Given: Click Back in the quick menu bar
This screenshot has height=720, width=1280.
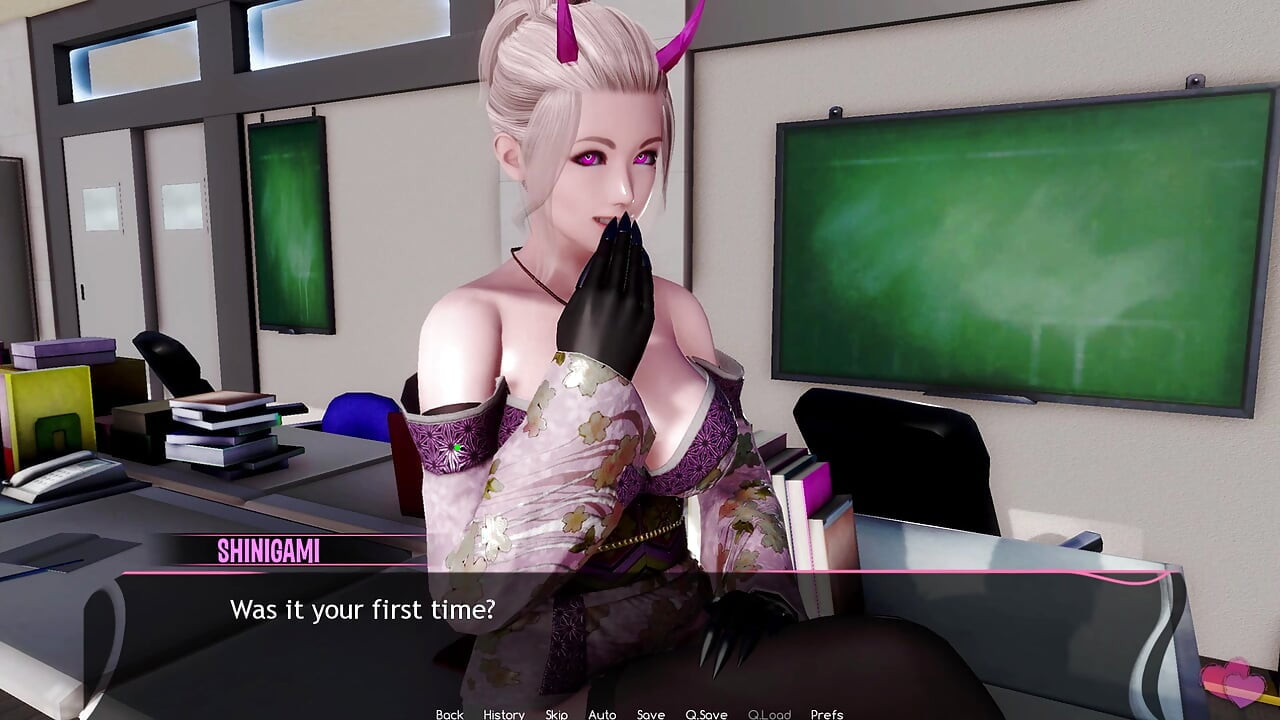Looking at the screenshot, I should [449, 715].
